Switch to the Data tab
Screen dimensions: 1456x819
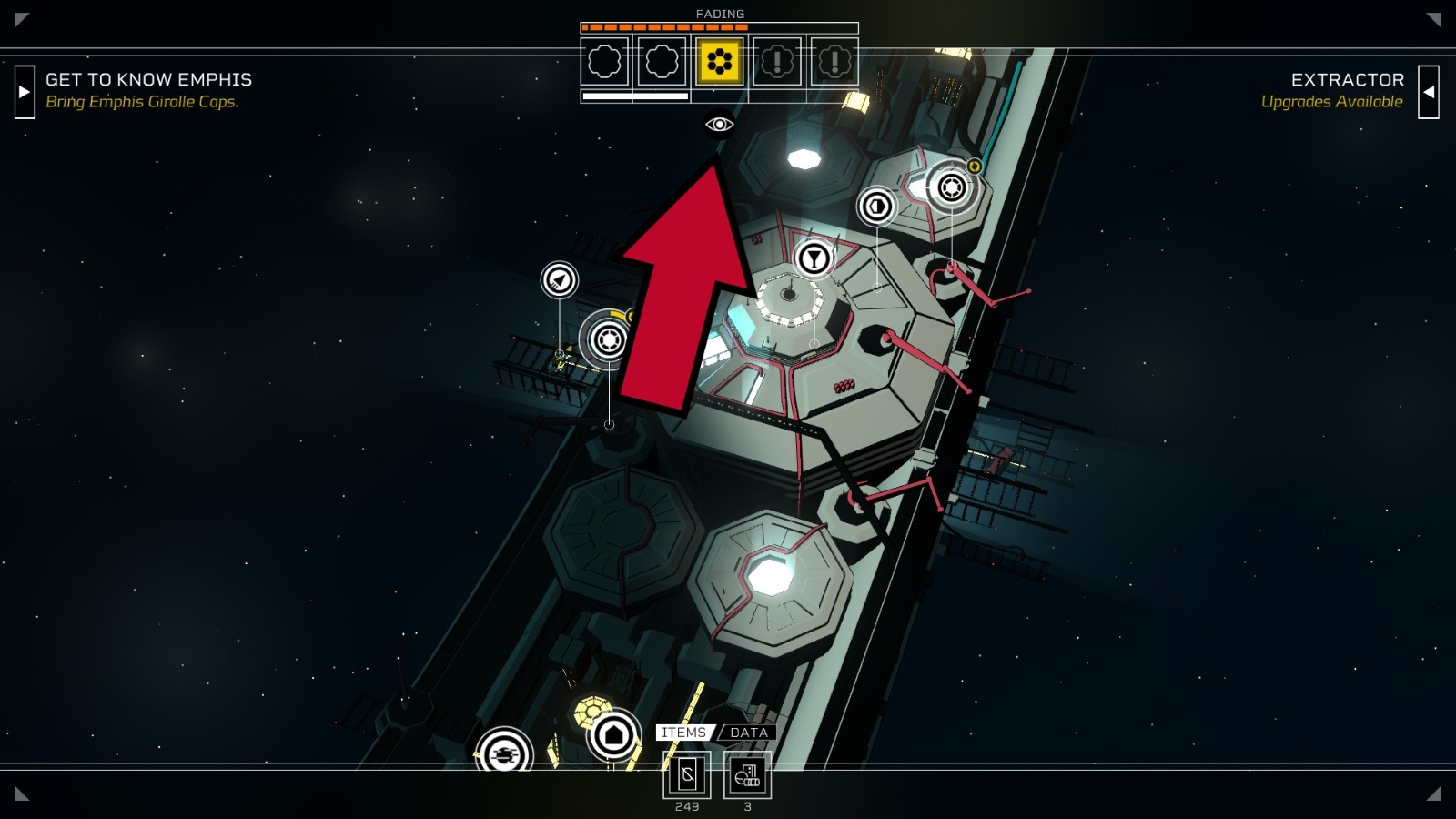pyautogui.click(x=748, y=733)
